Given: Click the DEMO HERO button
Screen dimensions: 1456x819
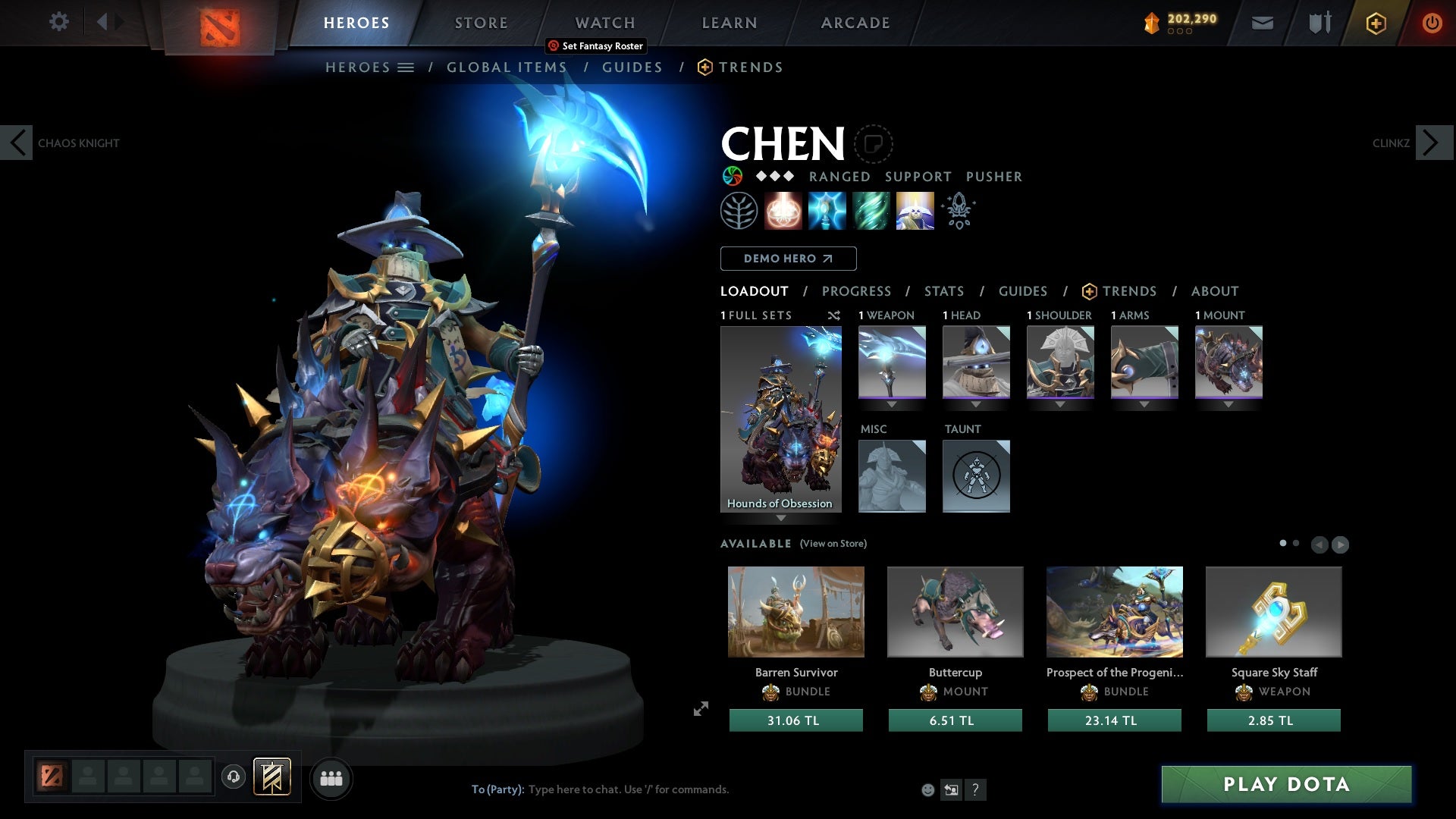Looking at the screenshot, I should coord(788,258).
